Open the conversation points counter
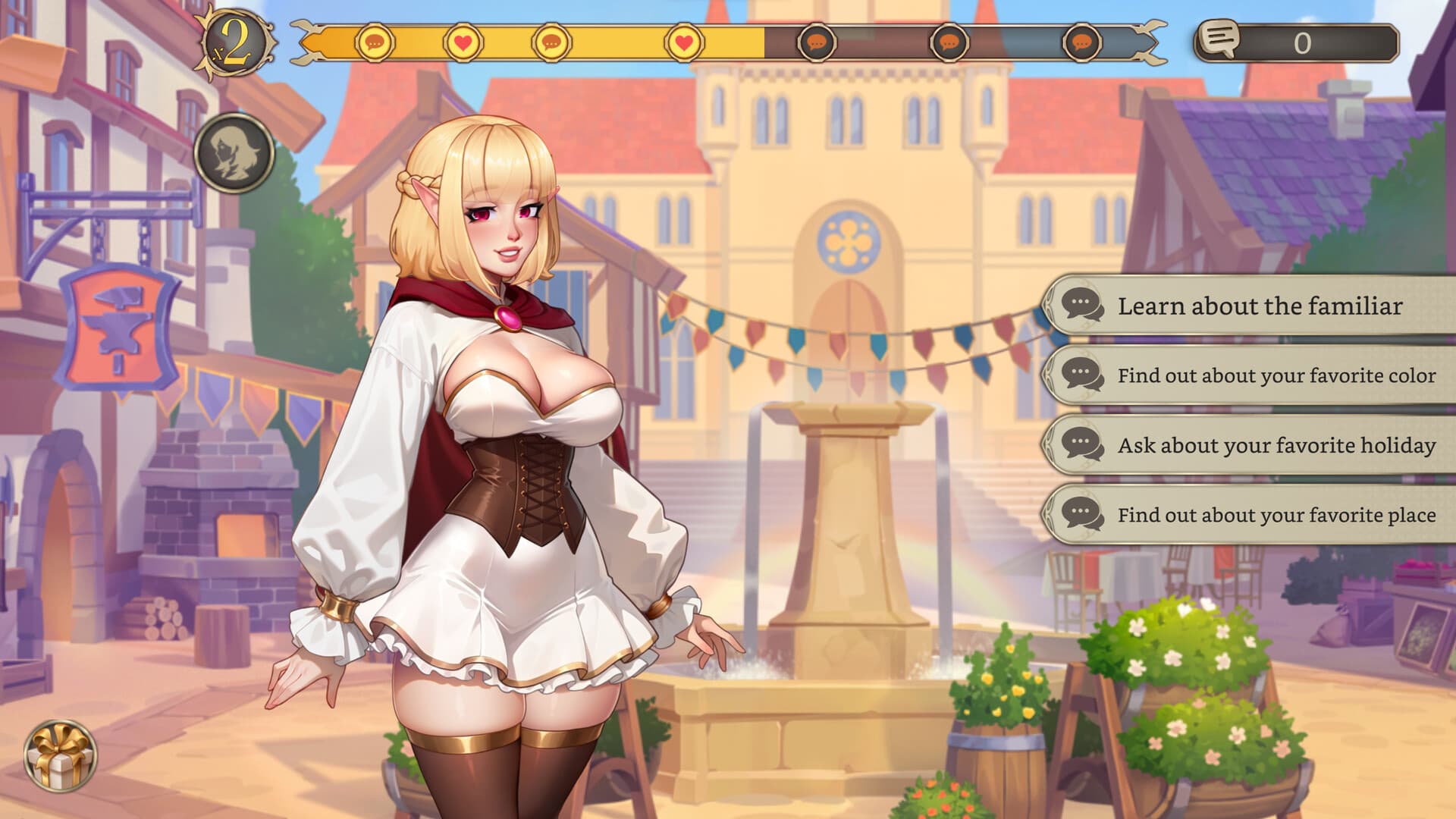1456x819 pixels. (1297, 42)
